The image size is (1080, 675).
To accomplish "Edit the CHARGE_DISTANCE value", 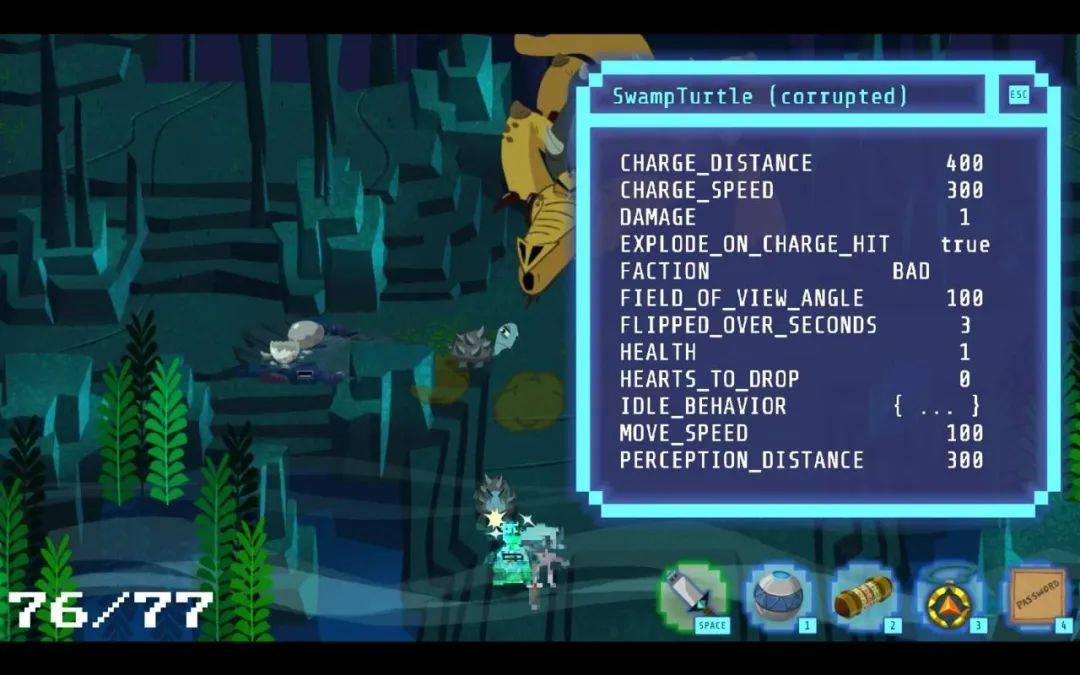I will coord(964,163).
